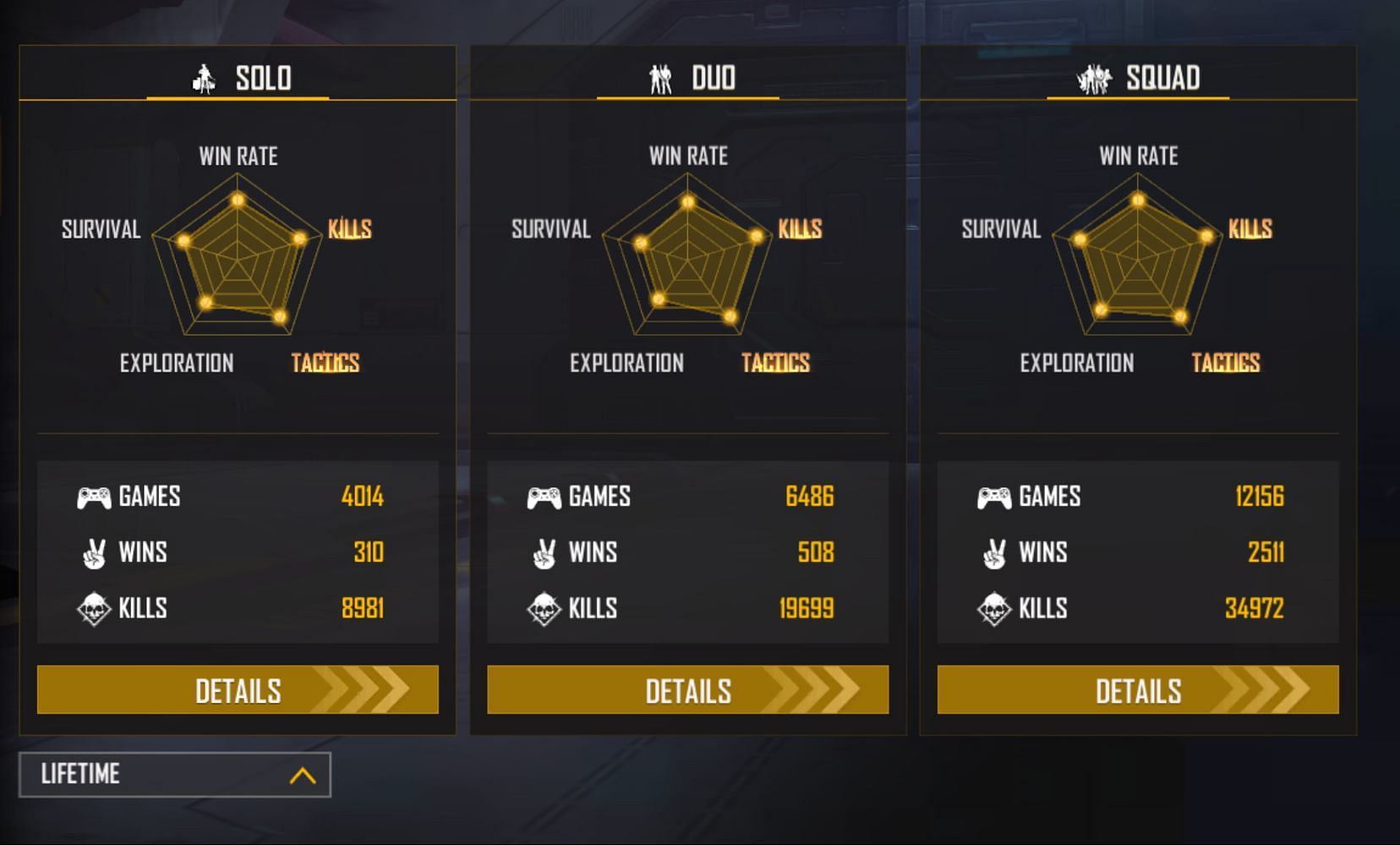Select the Solo mode header
1400x845 pixels.
pyautogui.click(x=239, y=78)
